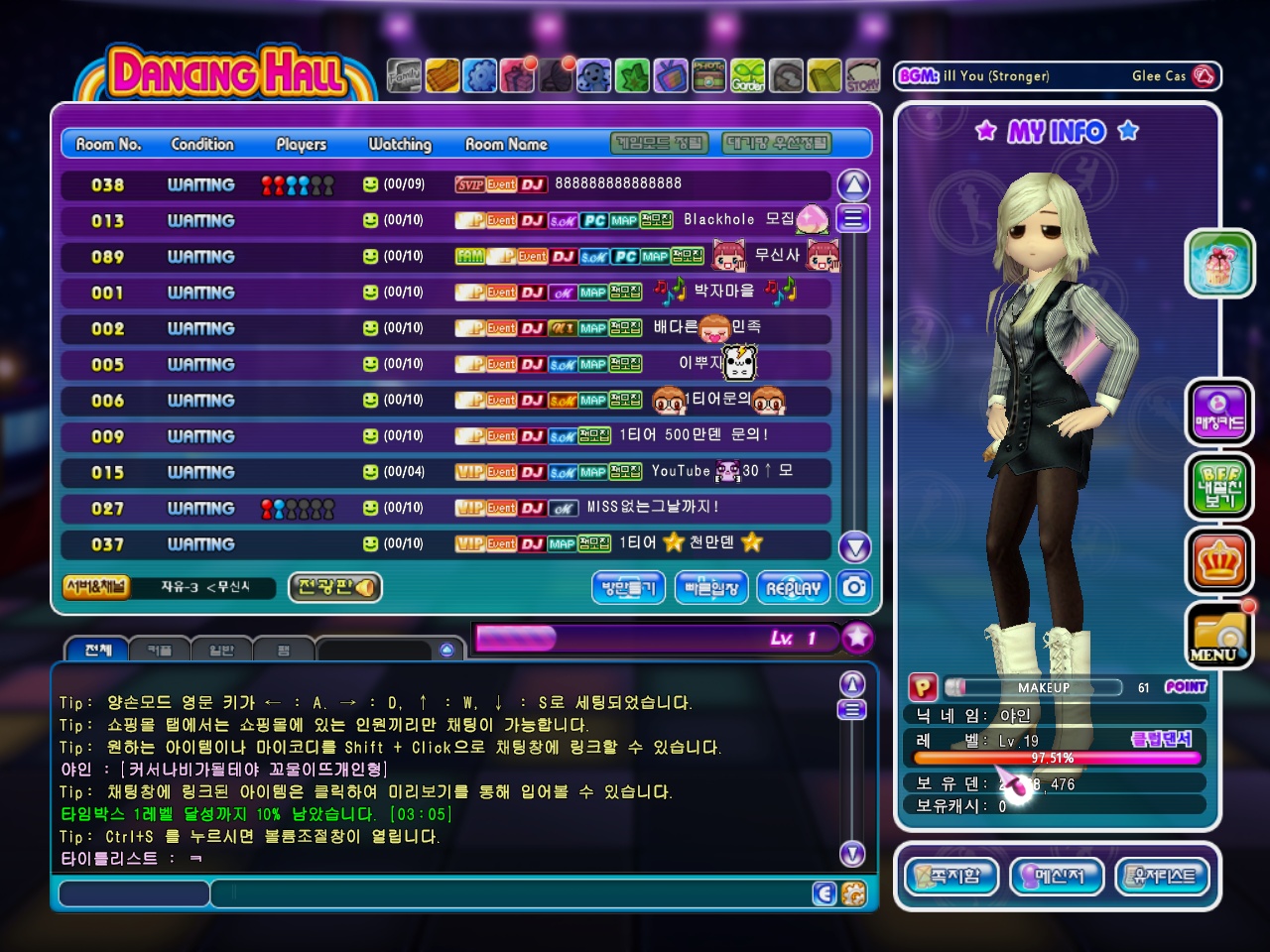This screenshot has height=952, width=1270.
Task: Hit the 빠른입장 quick join button
Action: pos(711,588)
